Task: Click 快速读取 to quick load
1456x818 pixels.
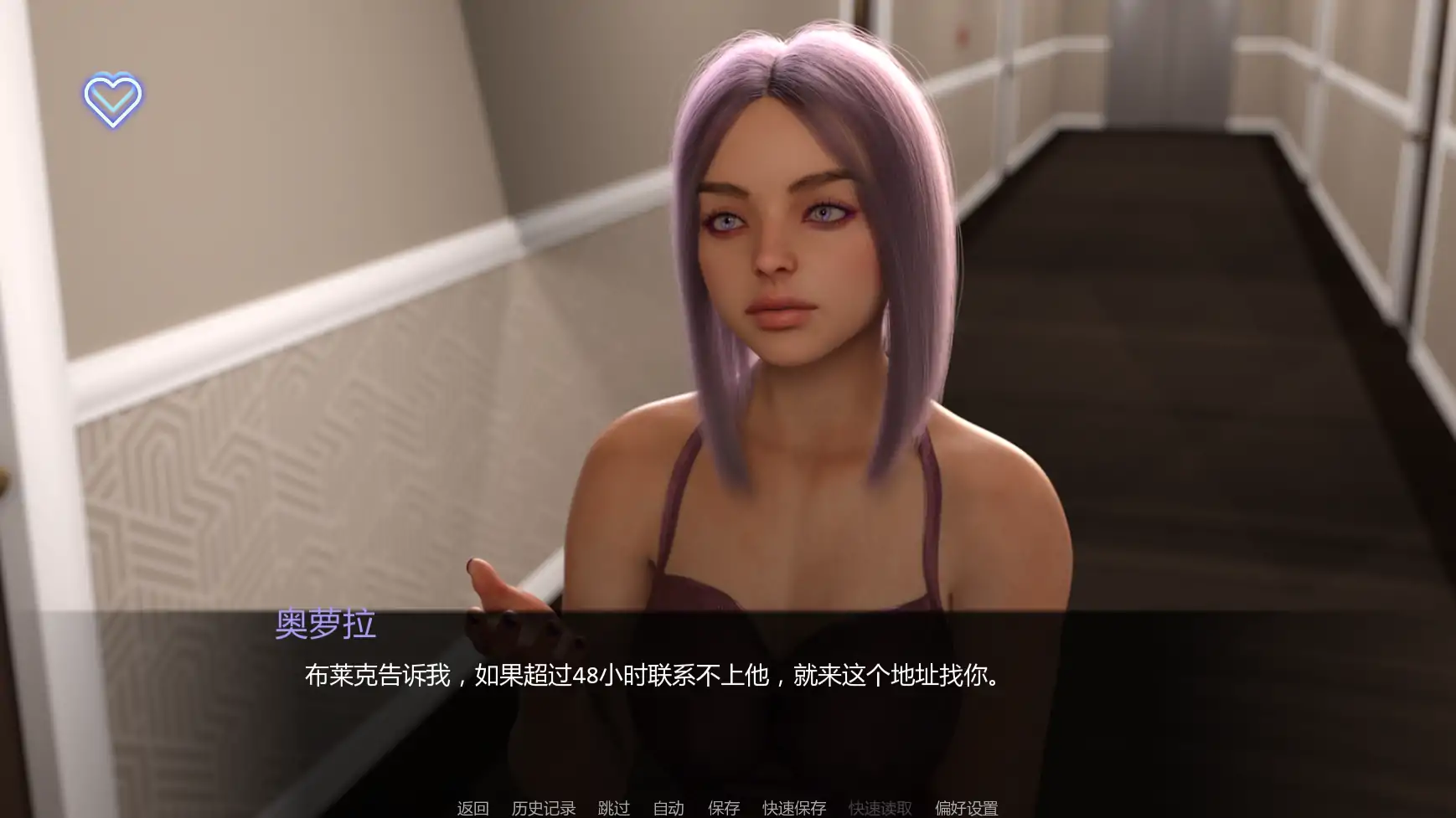Action: [x=878, y=809]
